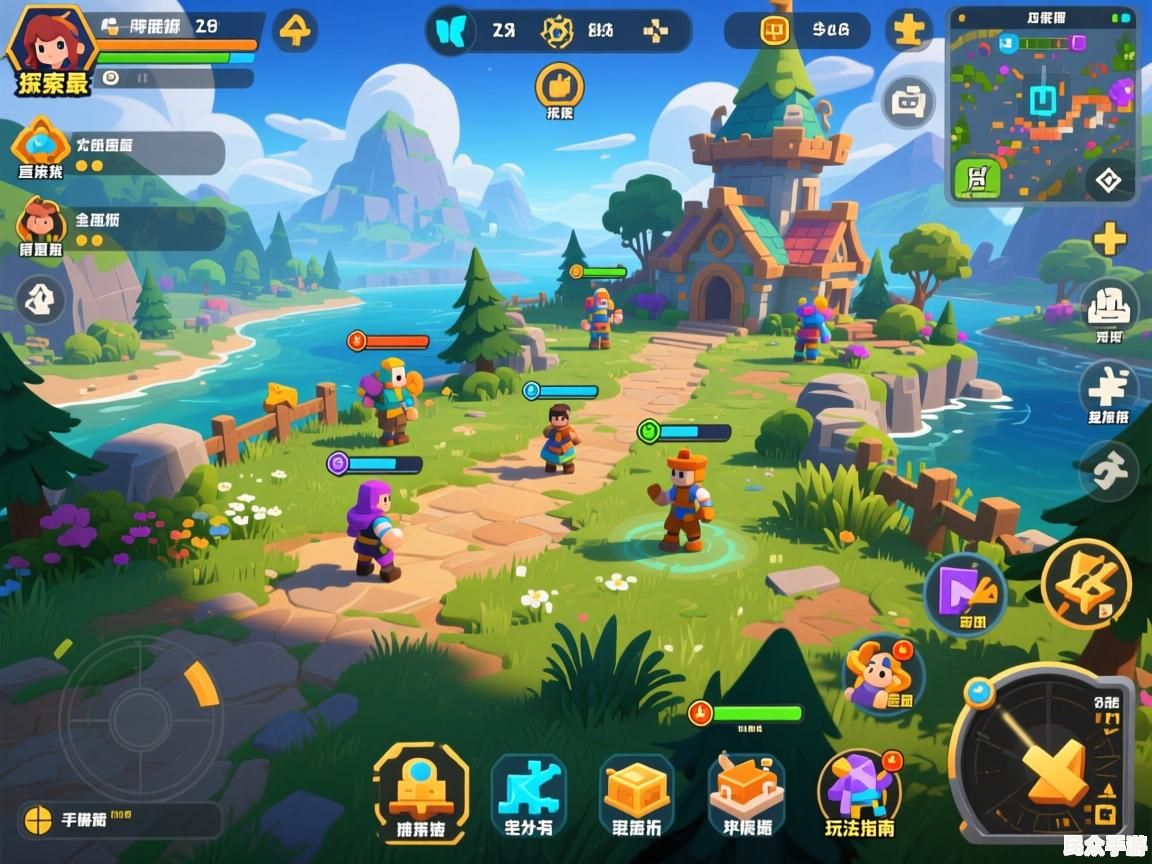Click the green button on the minimap

tap(977, 179)
